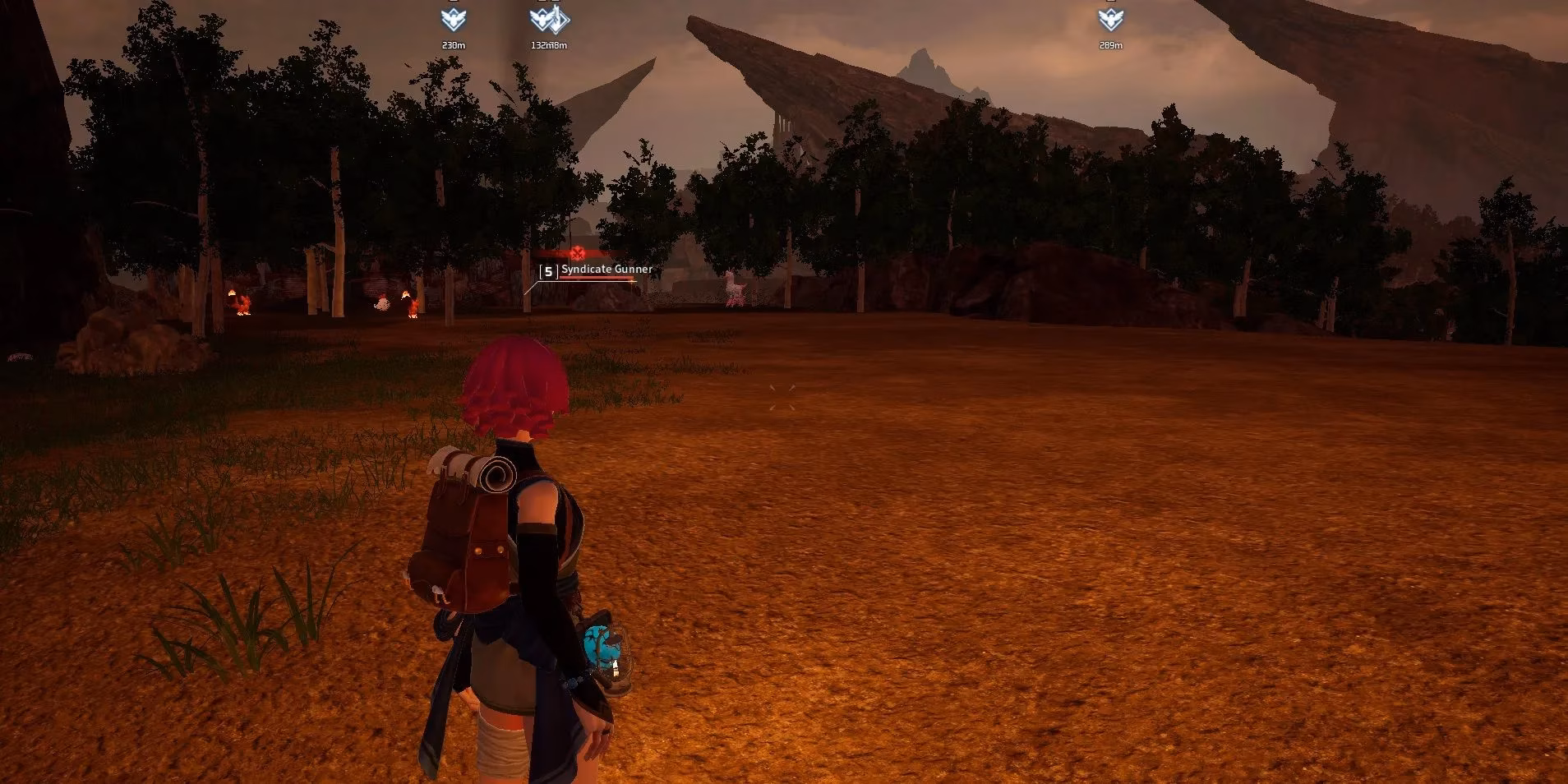Click the compass fast-travel marker at 230m

point(453,19)
